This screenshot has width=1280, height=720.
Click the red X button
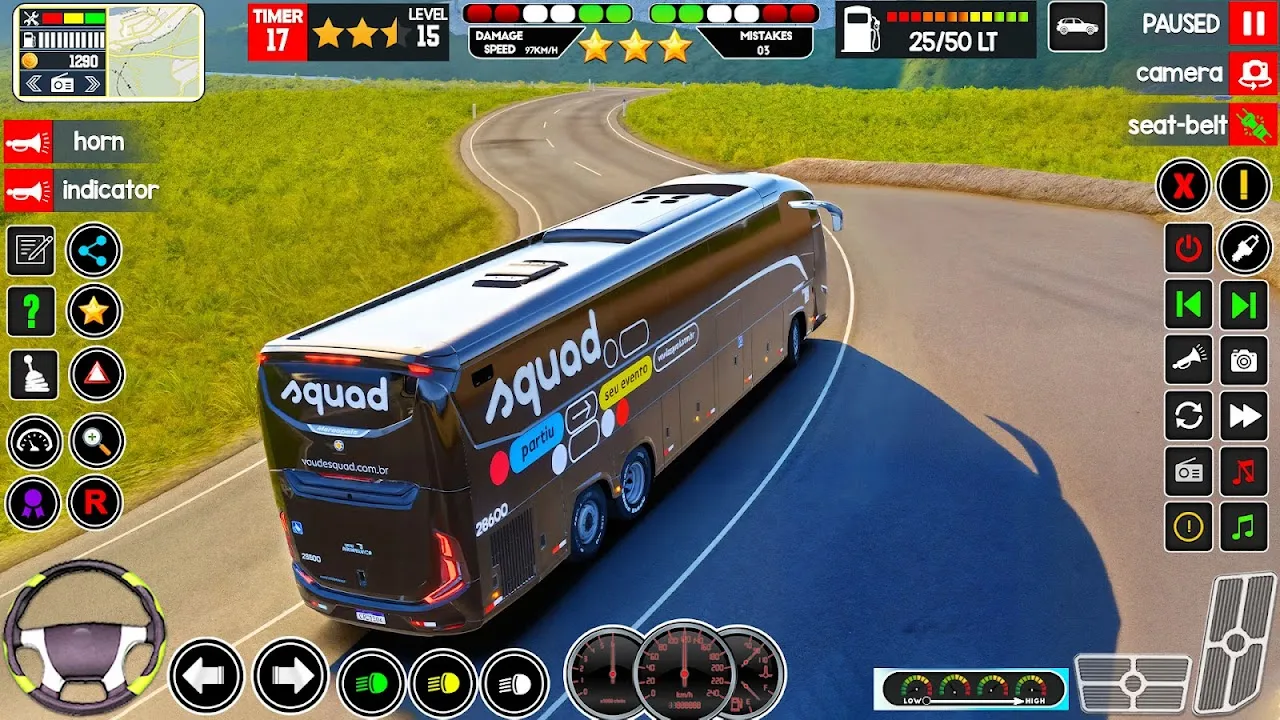[1184, 186]
